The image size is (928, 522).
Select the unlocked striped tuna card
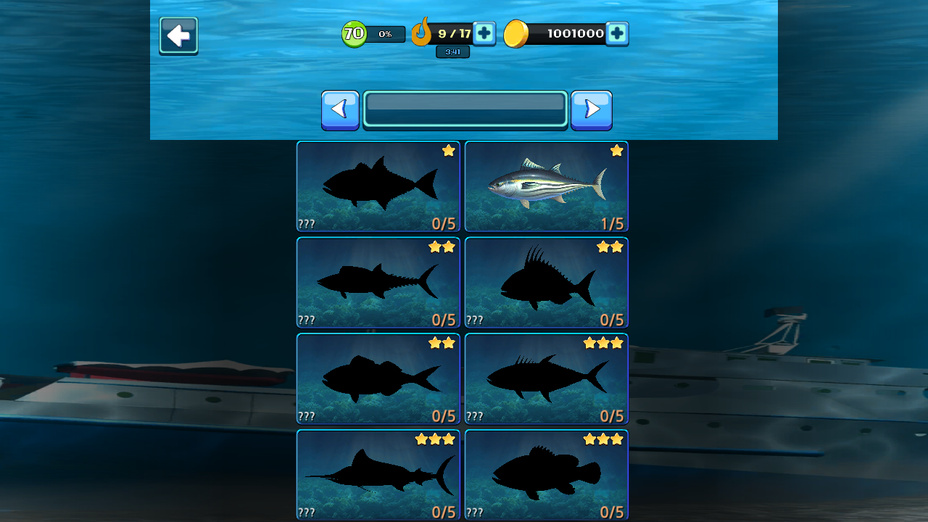click(546, 187)
